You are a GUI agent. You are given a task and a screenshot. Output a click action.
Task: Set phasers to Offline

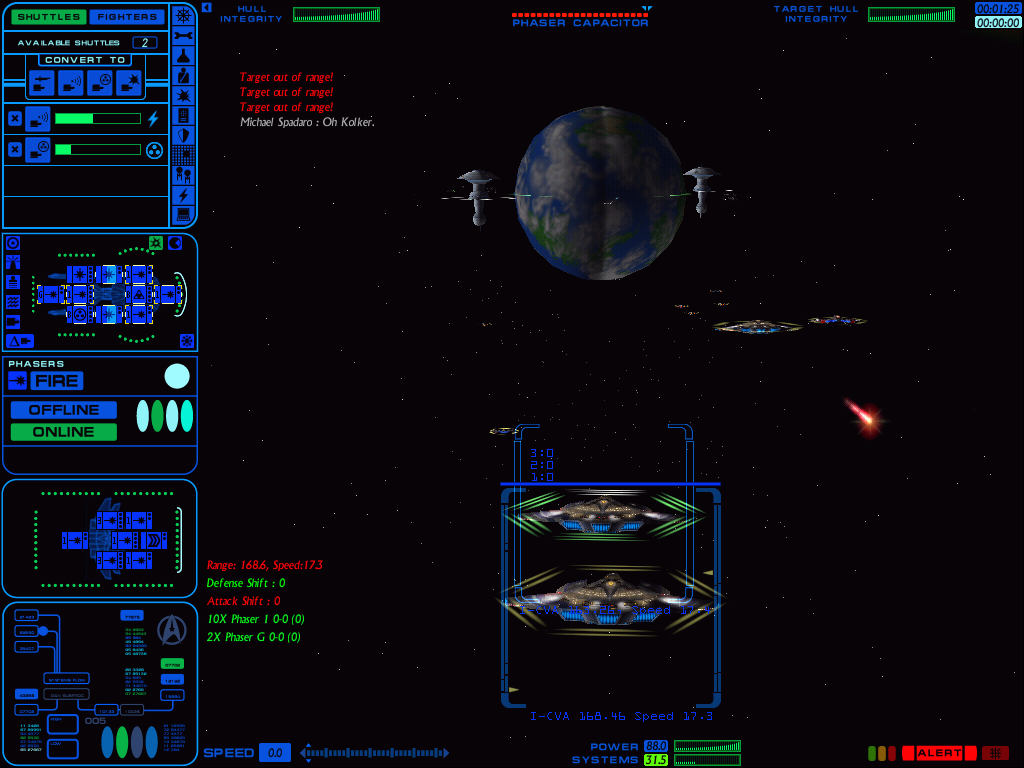(63, 410)
